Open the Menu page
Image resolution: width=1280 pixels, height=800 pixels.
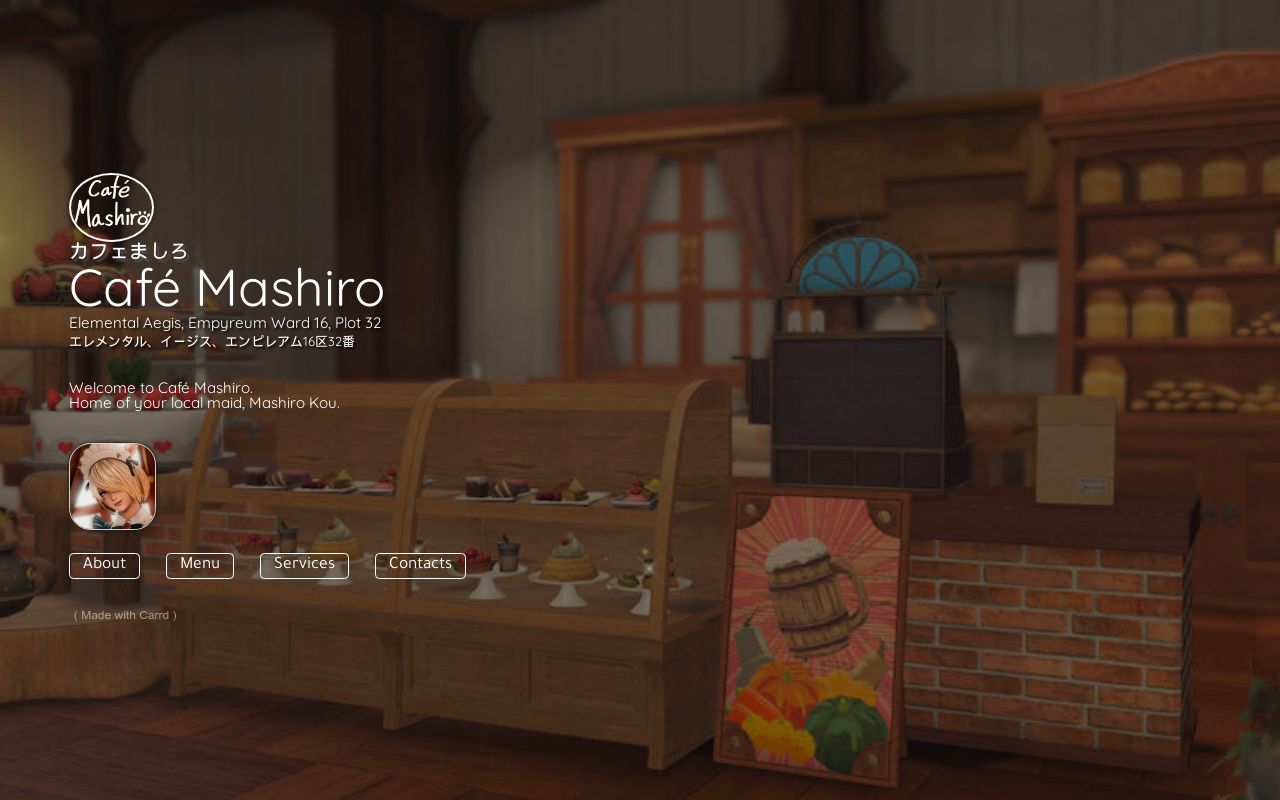point(199,565)
